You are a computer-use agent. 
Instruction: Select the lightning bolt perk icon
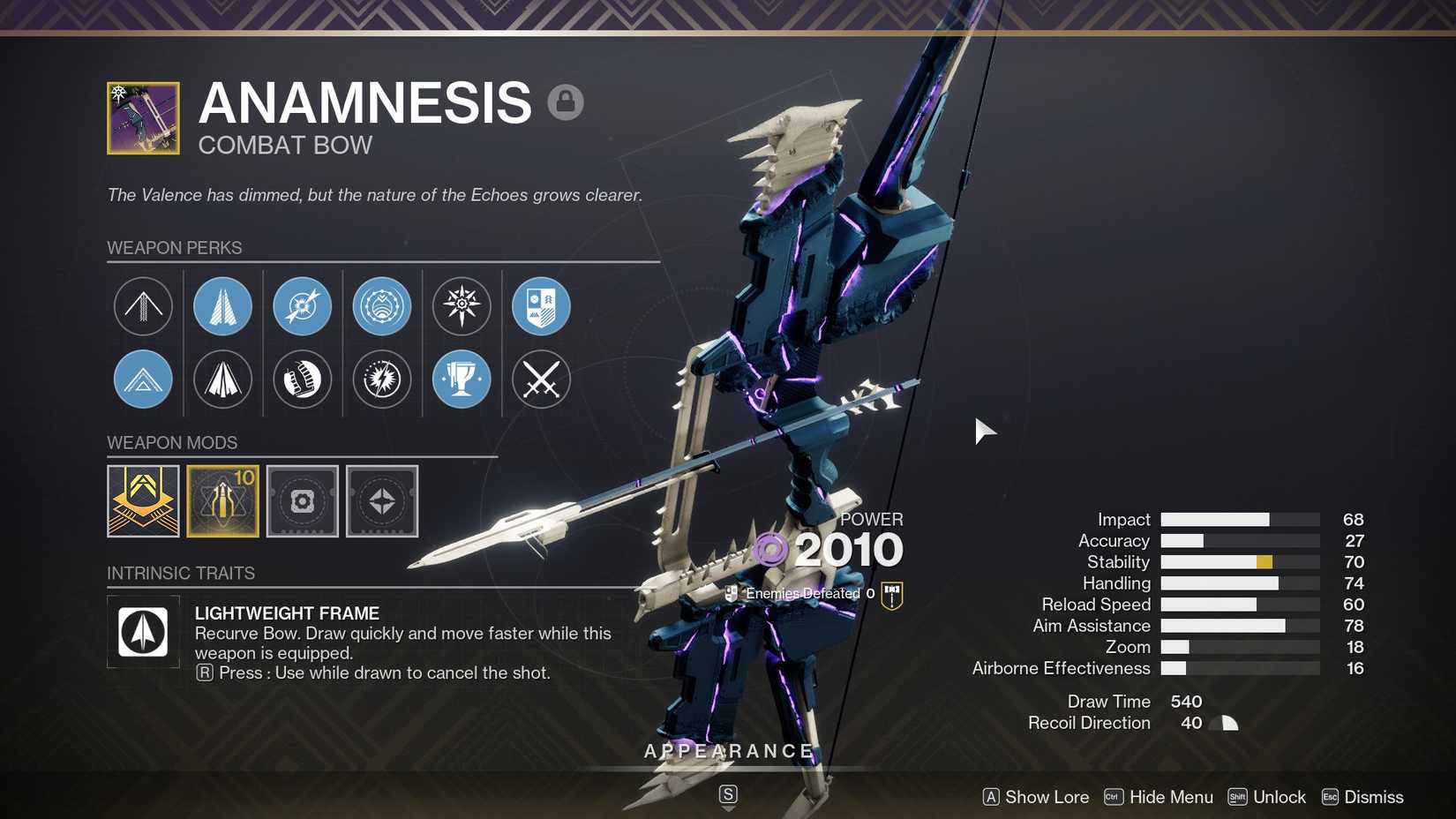(381, 379)
